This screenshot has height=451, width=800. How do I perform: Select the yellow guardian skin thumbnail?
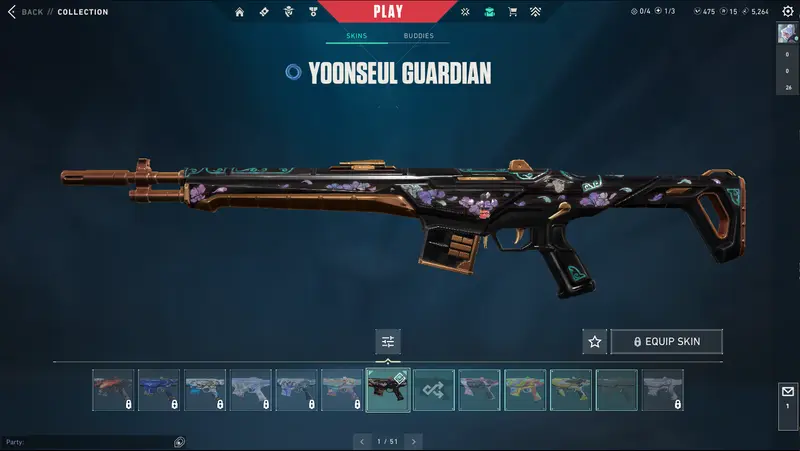tap(571, 390)
